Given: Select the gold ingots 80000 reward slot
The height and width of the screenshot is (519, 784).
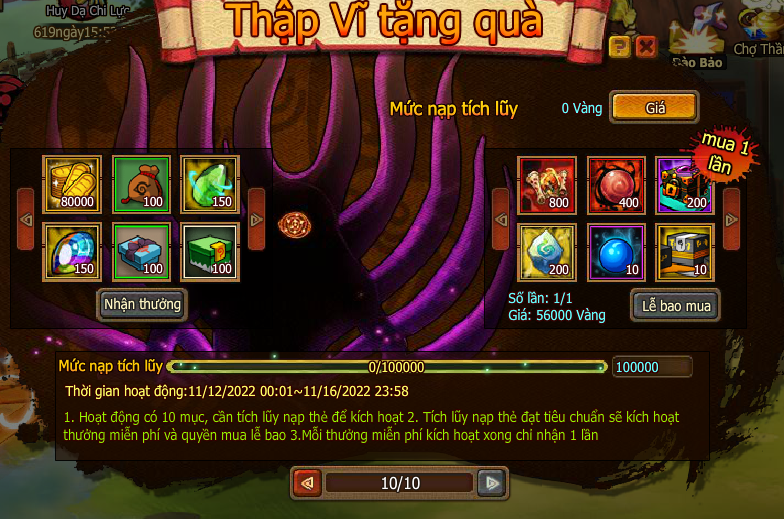Looking at the screenshot, I should coord(71,184).
